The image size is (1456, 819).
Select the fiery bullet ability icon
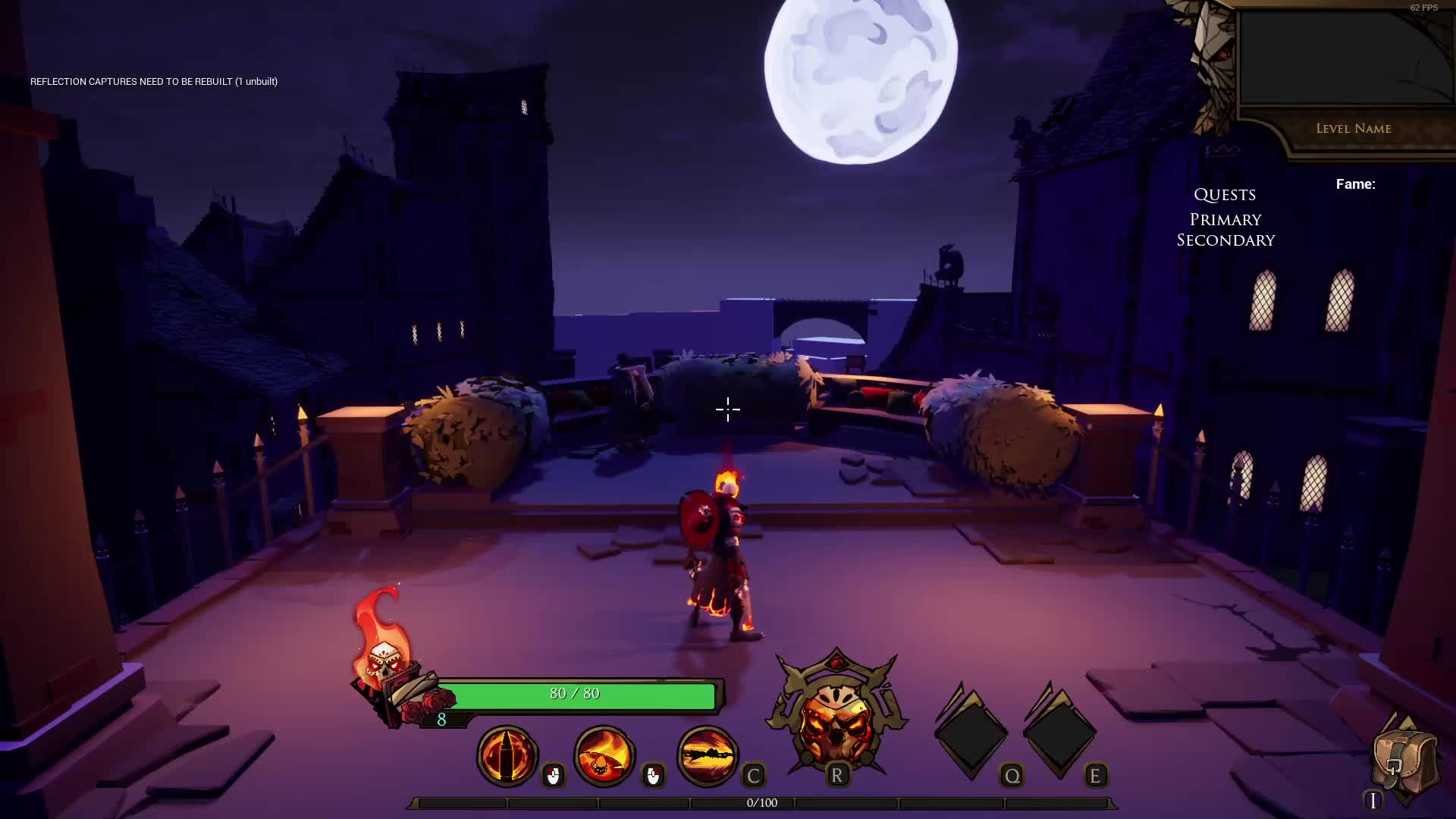coord(507,756)
